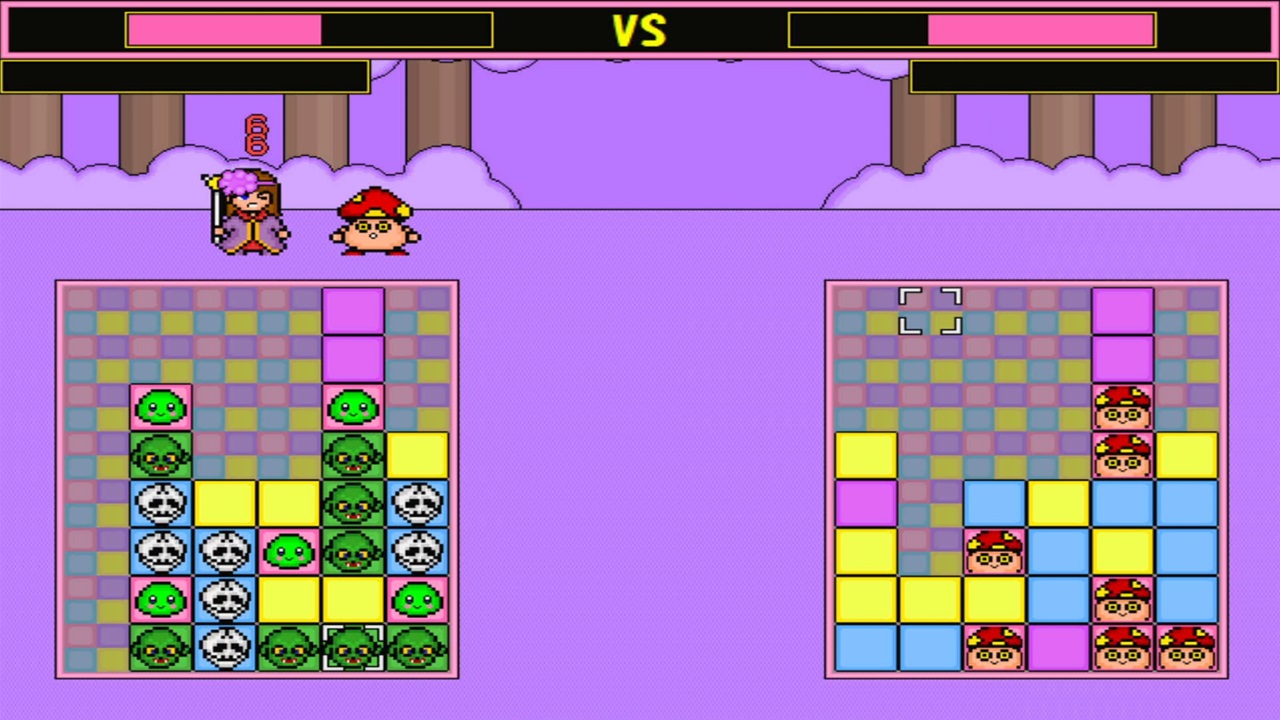Select the pink frog tile on the left board edge
1280x720 pixels.
[417, 598]
